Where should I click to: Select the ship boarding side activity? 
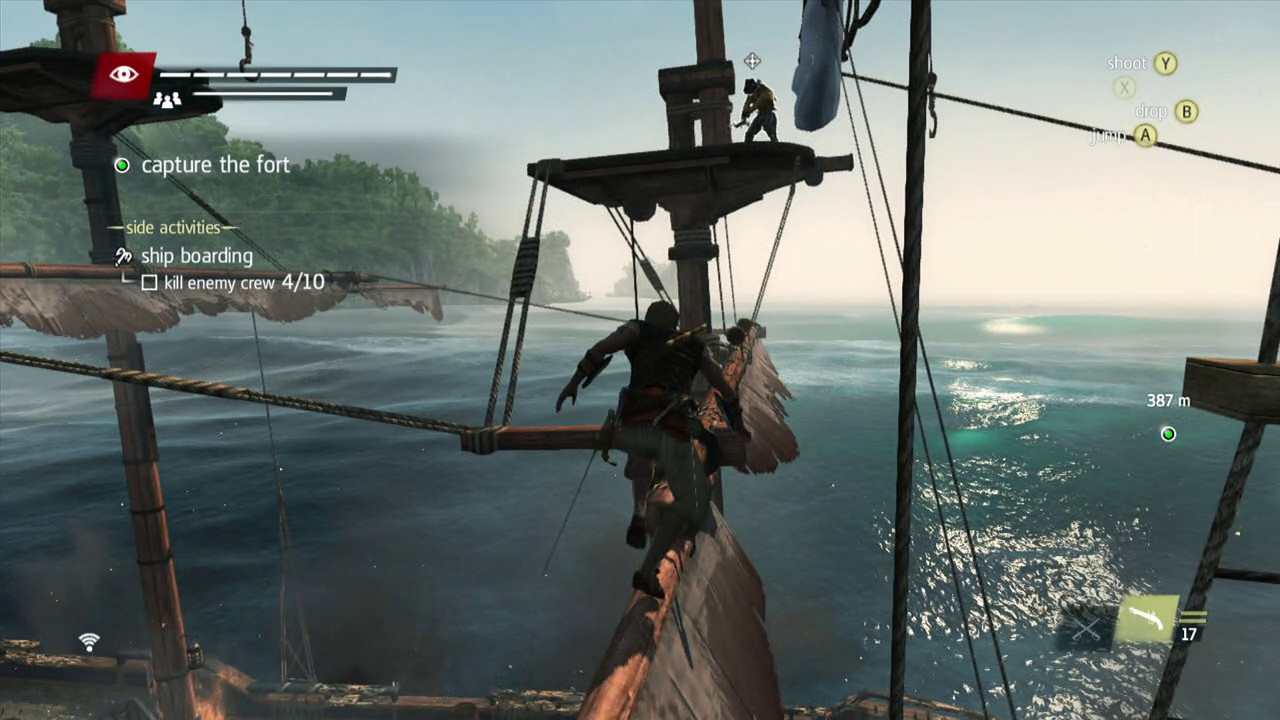coord(196,256)
